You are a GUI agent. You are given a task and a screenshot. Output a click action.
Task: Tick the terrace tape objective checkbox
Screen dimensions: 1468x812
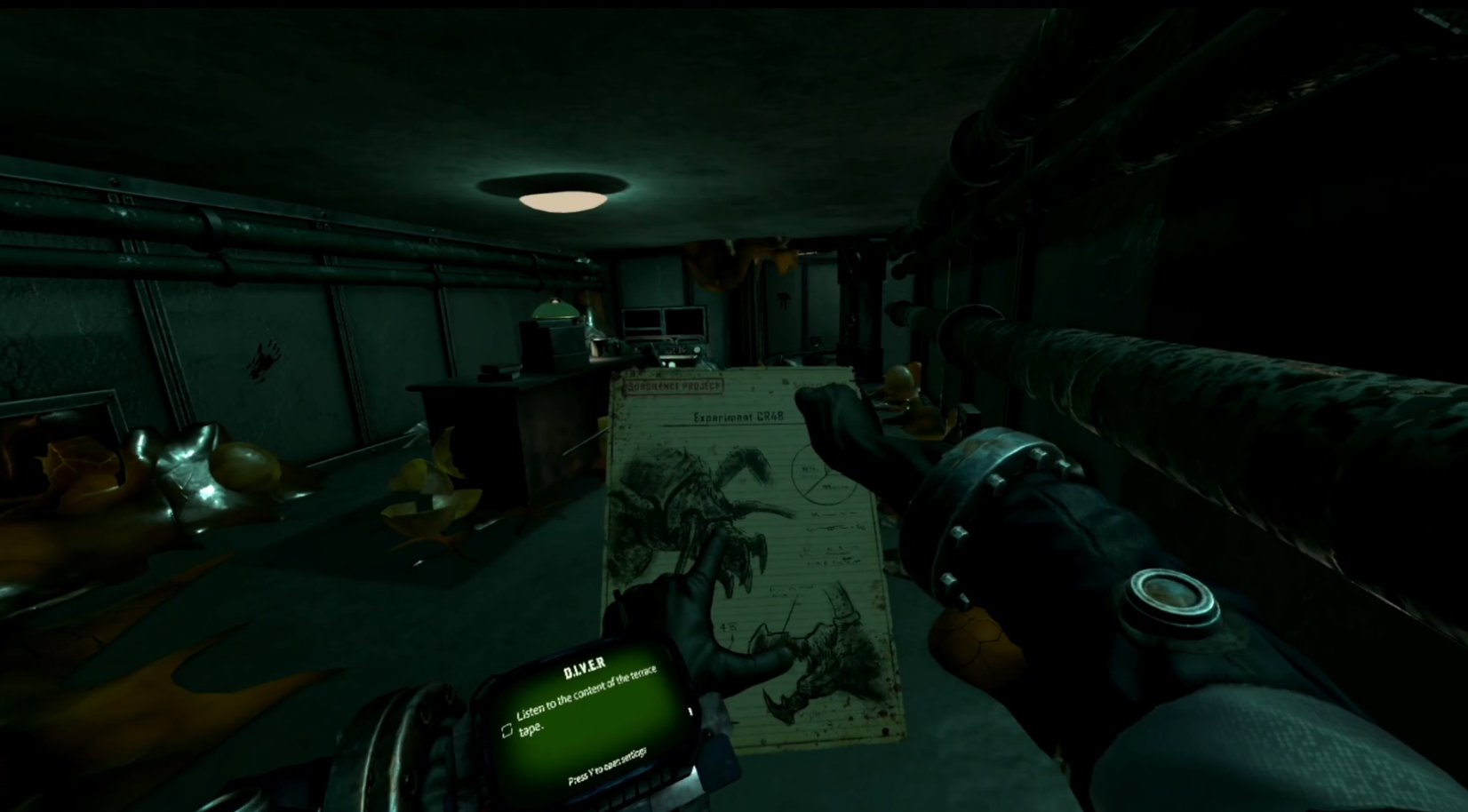(507, 730)
